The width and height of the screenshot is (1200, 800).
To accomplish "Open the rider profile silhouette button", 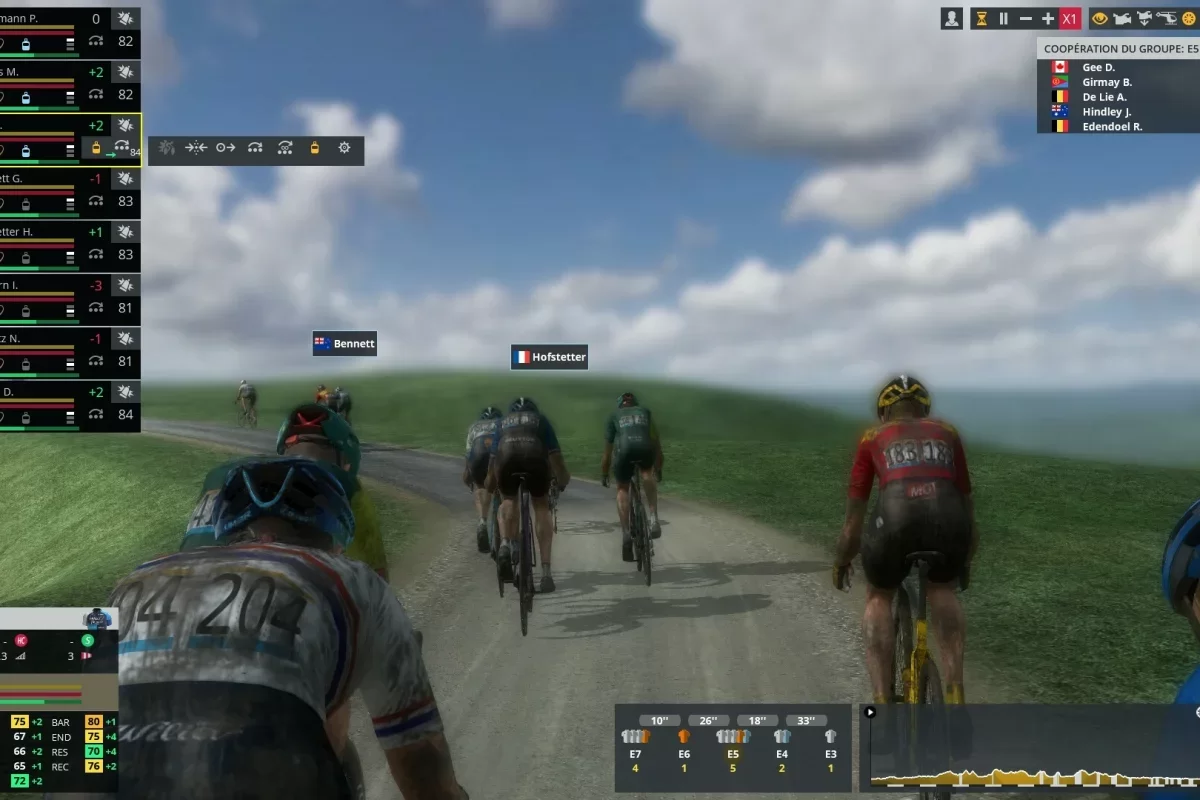I will coord(951,18).
